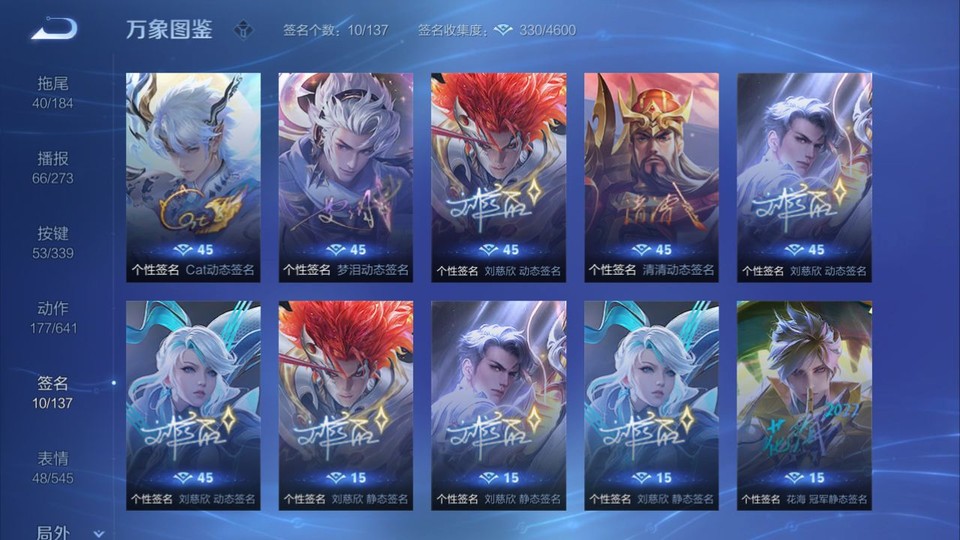Pick dark-haired man's 刘慈欣 动态签名 card
This screenshot has width=960, height=540.
[804, 177]
